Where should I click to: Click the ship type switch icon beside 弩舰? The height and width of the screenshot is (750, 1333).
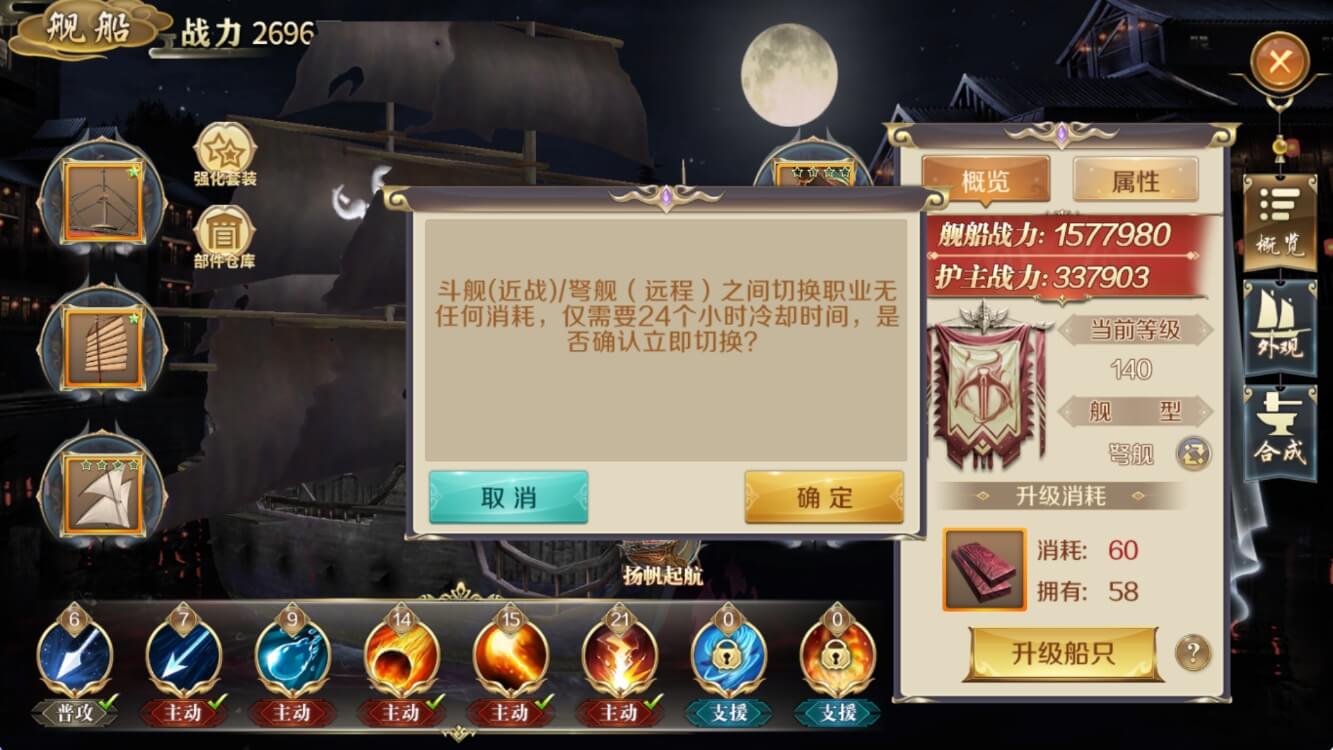coord(1191,455)
